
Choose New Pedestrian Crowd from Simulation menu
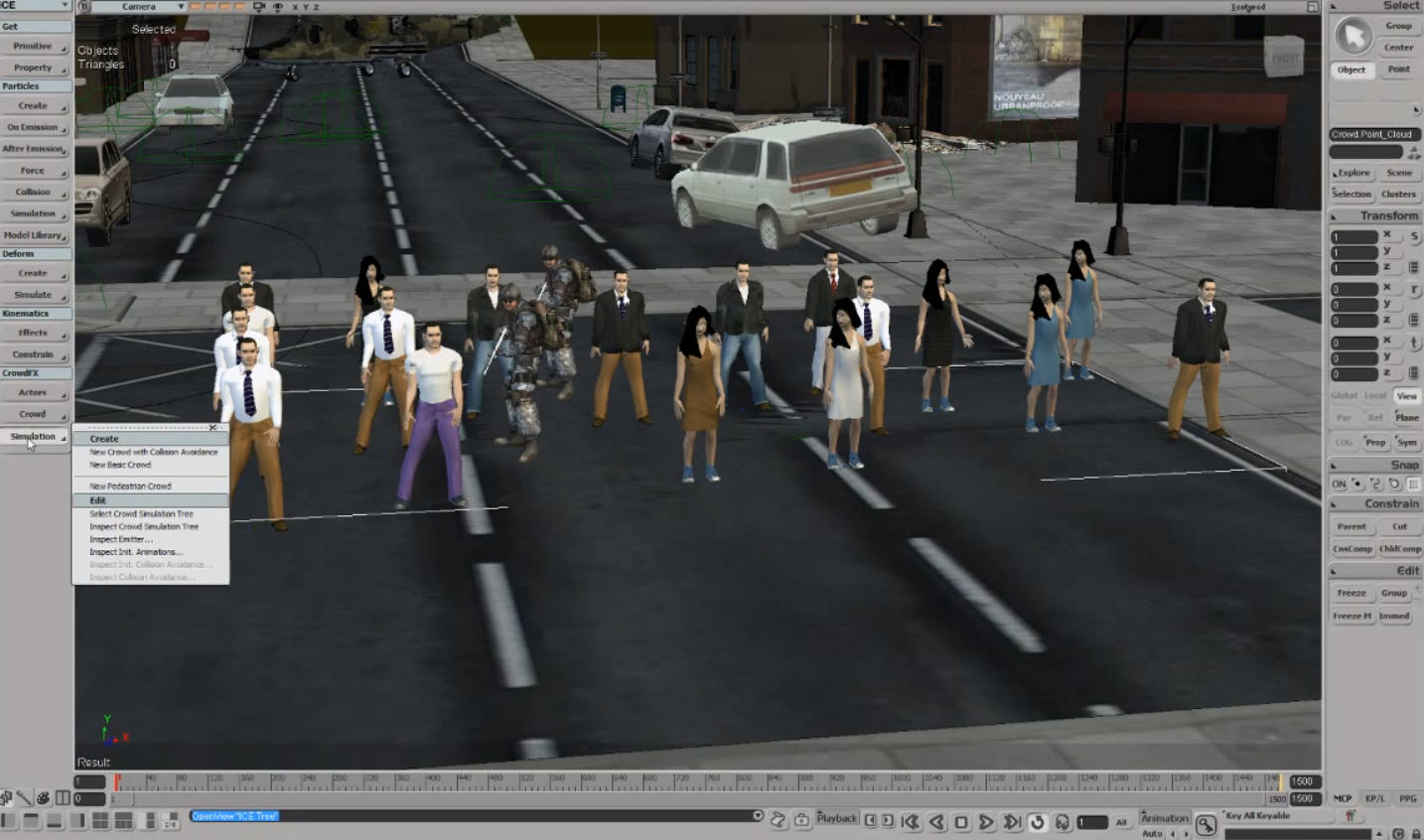(x=130, y=486)
